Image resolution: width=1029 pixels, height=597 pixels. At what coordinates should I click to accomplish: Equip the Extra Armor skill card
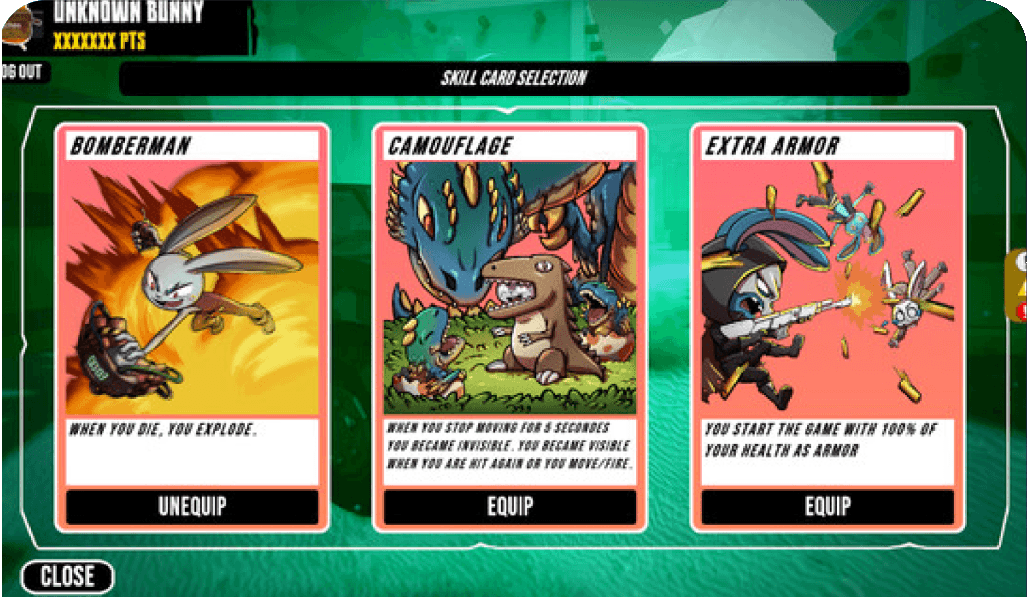click(827, 506)
